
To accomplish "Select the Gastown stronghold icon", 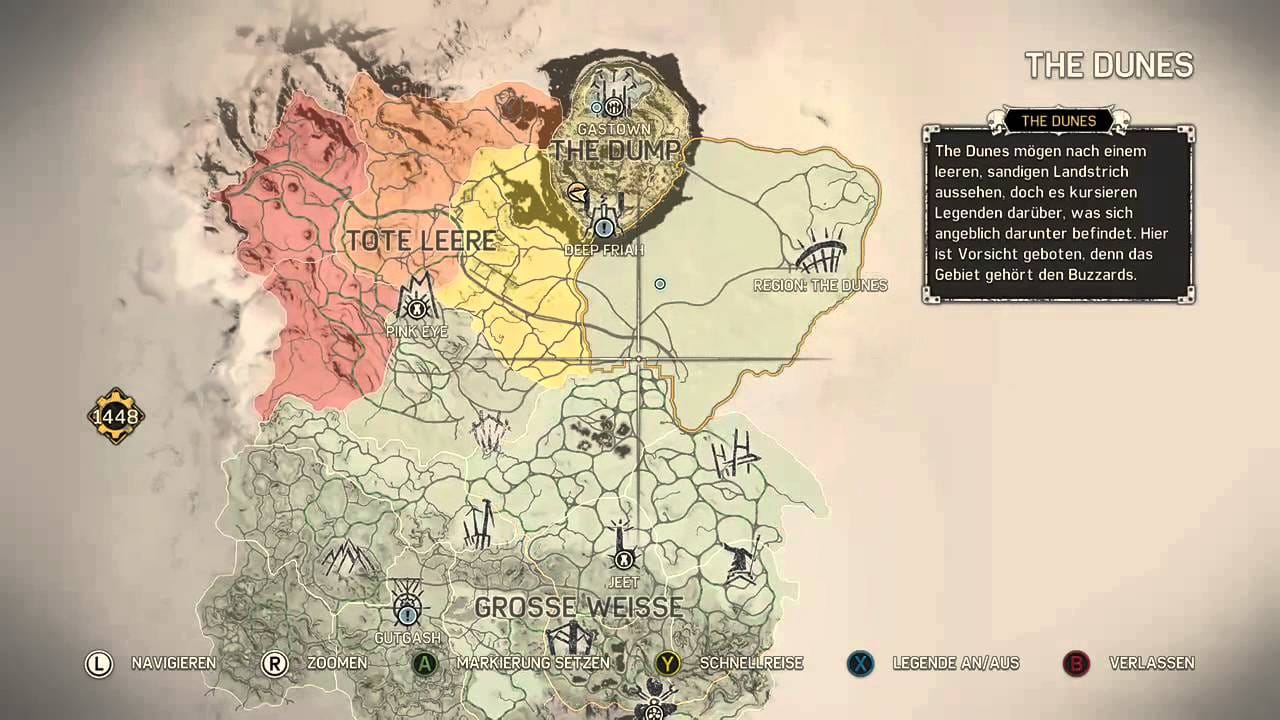I will coord(613,107).
